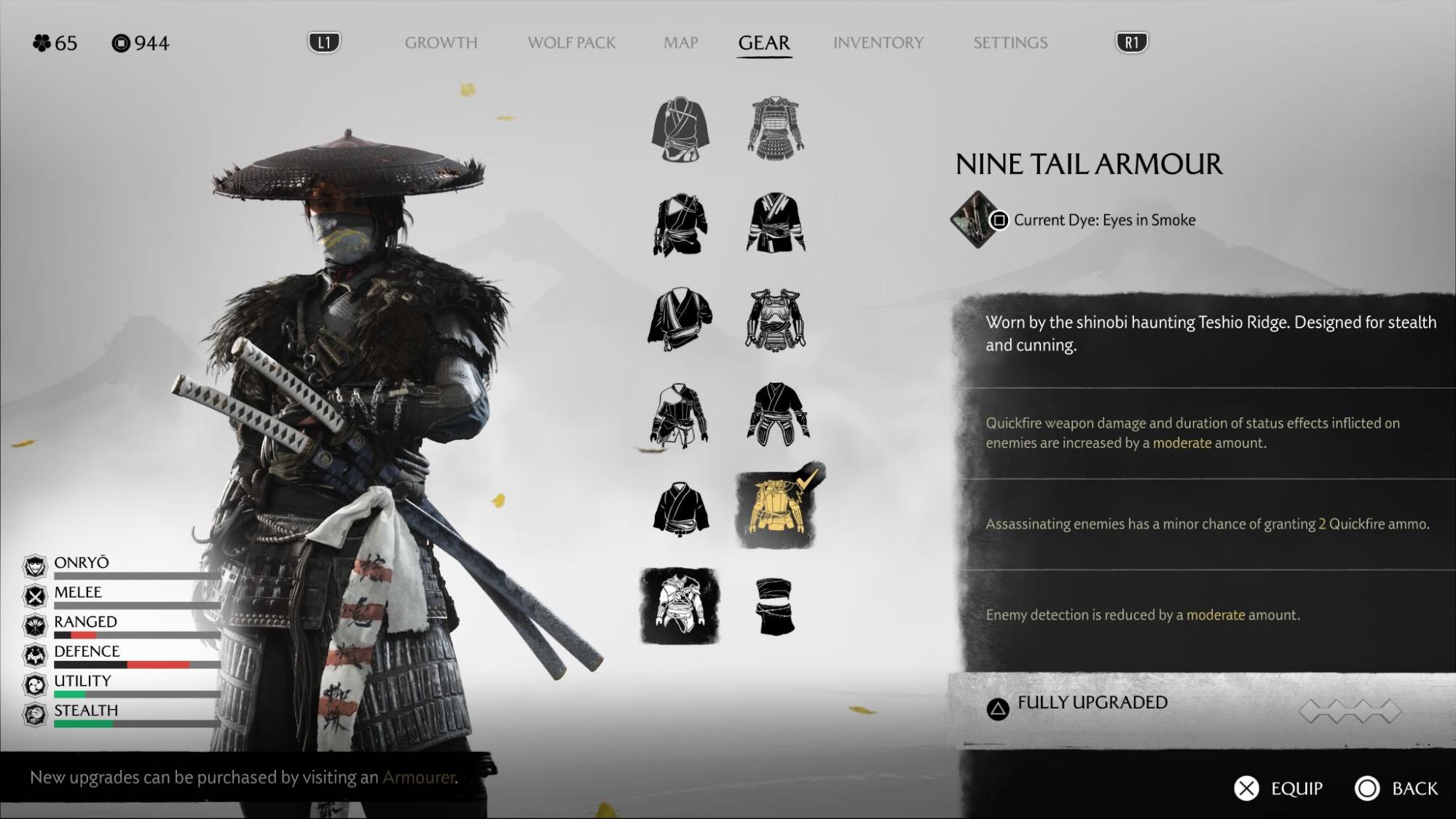Click the Eyes in Smoke dye swatch
The width and height of the screenshot is (1456, 819).
(974, 219)
